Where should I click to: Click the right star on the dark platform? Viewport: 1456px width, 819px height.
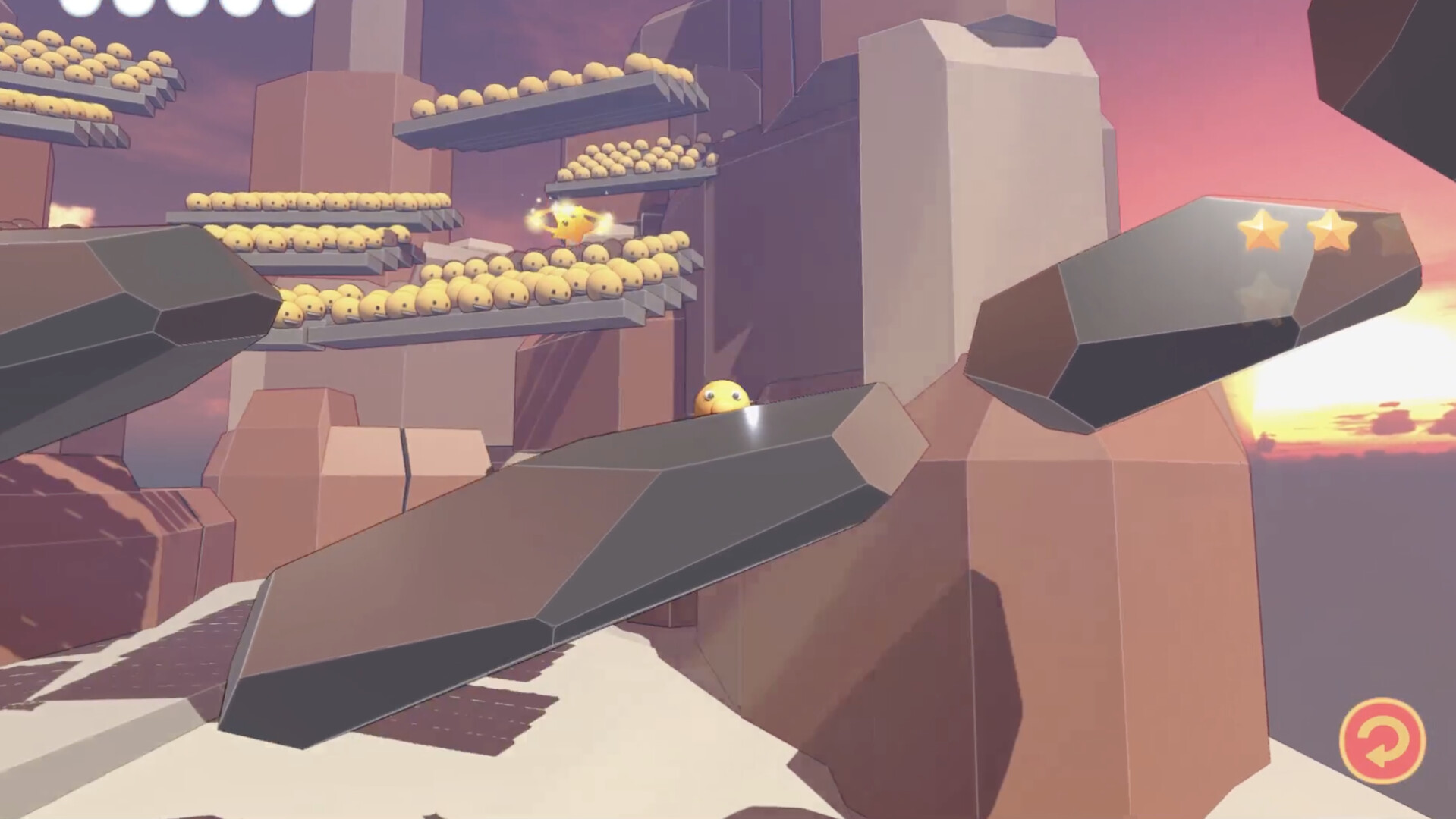(1332, 227)
